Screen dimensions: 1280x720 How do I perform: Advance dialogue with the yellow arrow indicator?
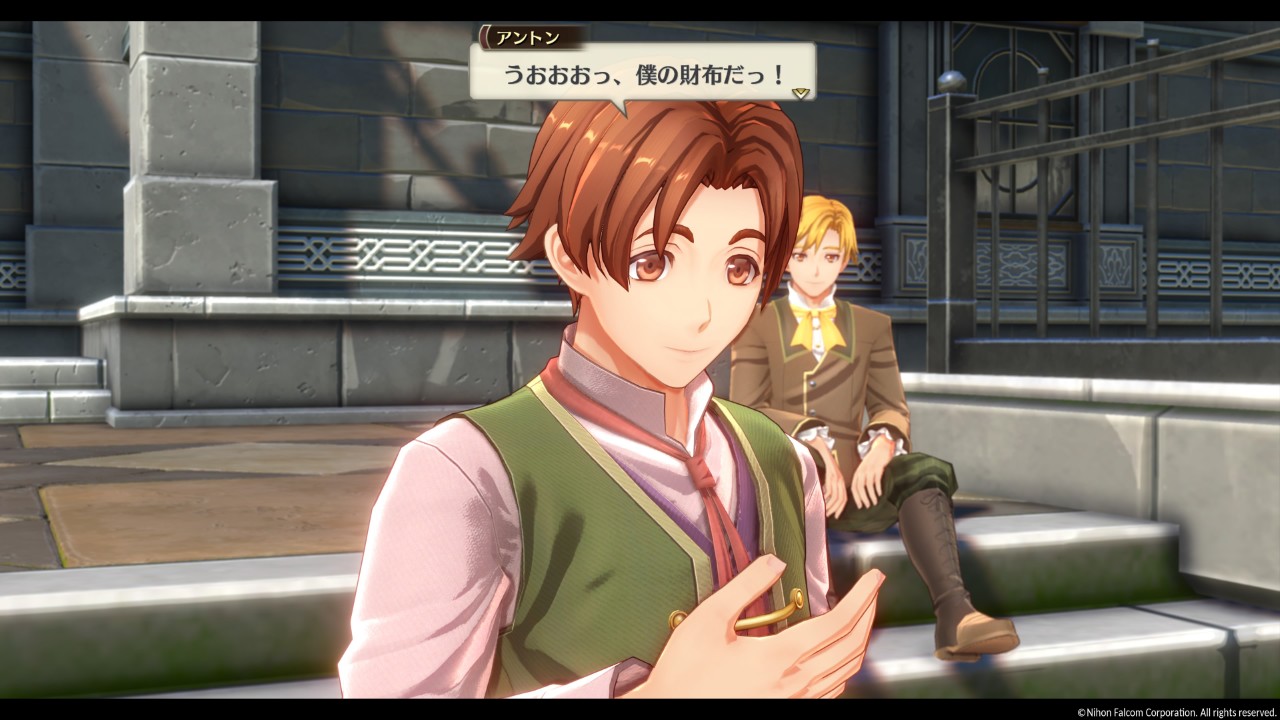click(800, 92)
